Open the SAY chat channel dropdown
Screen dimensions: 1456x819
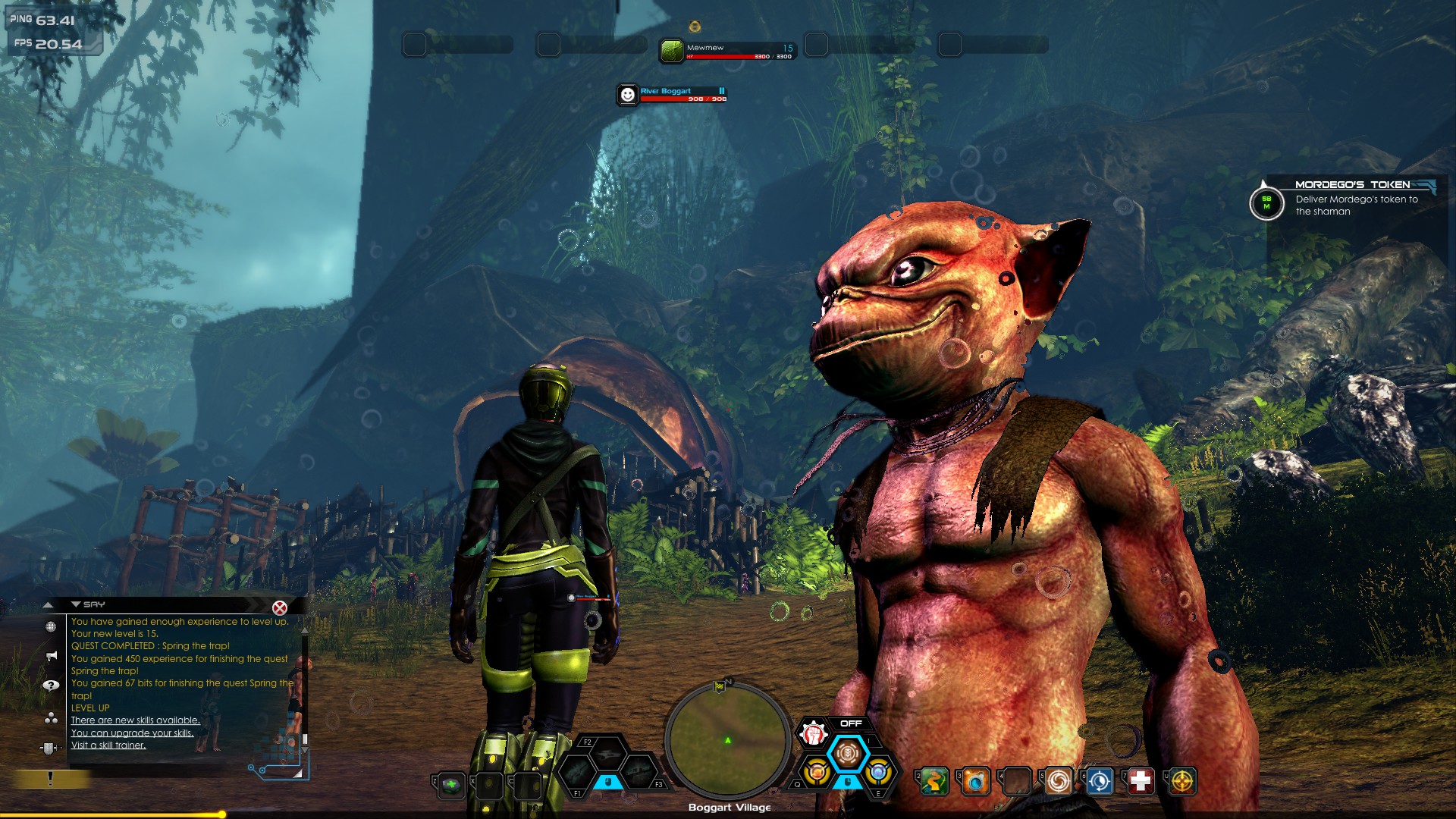tap(76, 604)
